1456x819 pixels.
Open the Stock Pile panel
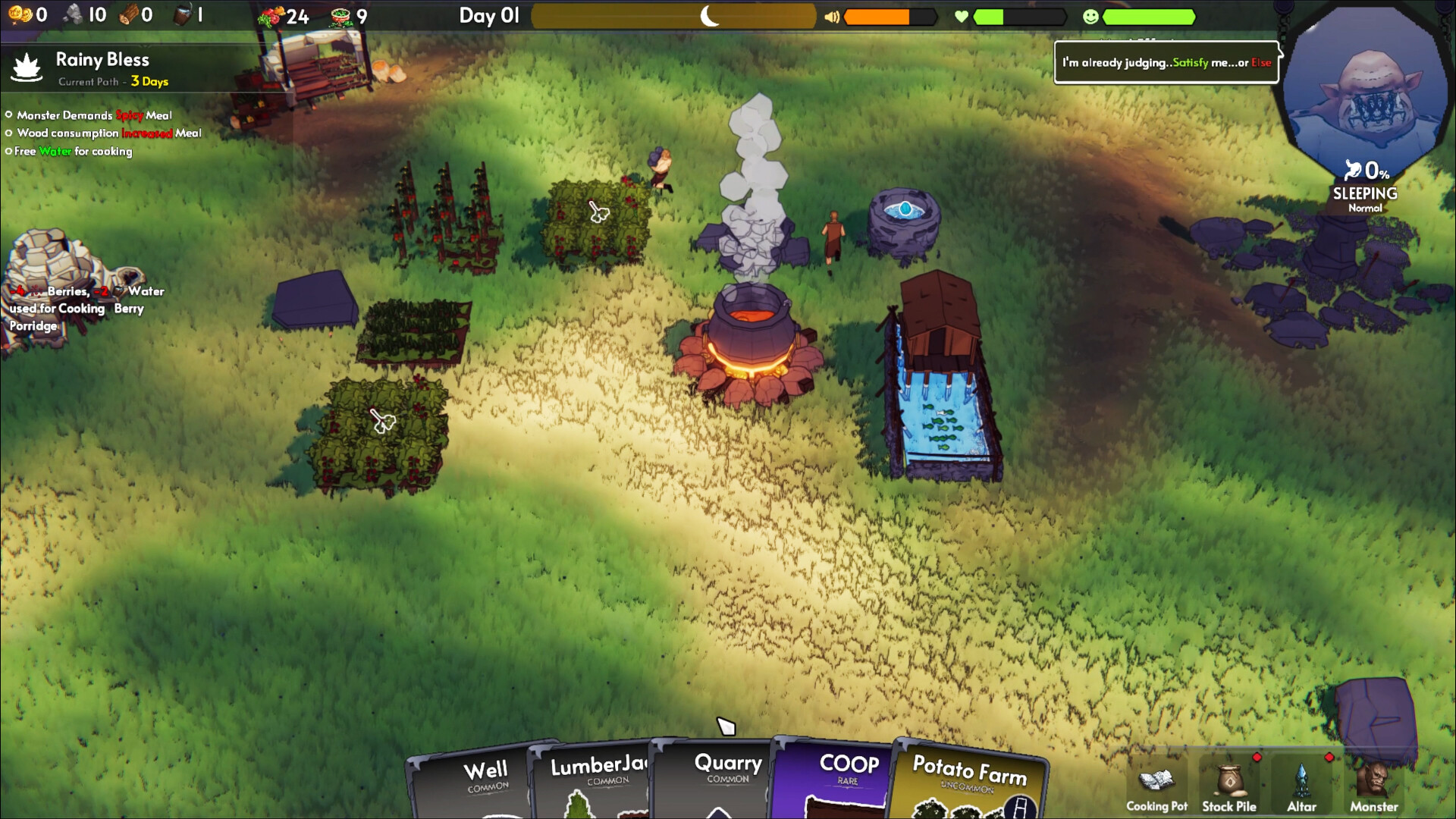coord(1228,787)
